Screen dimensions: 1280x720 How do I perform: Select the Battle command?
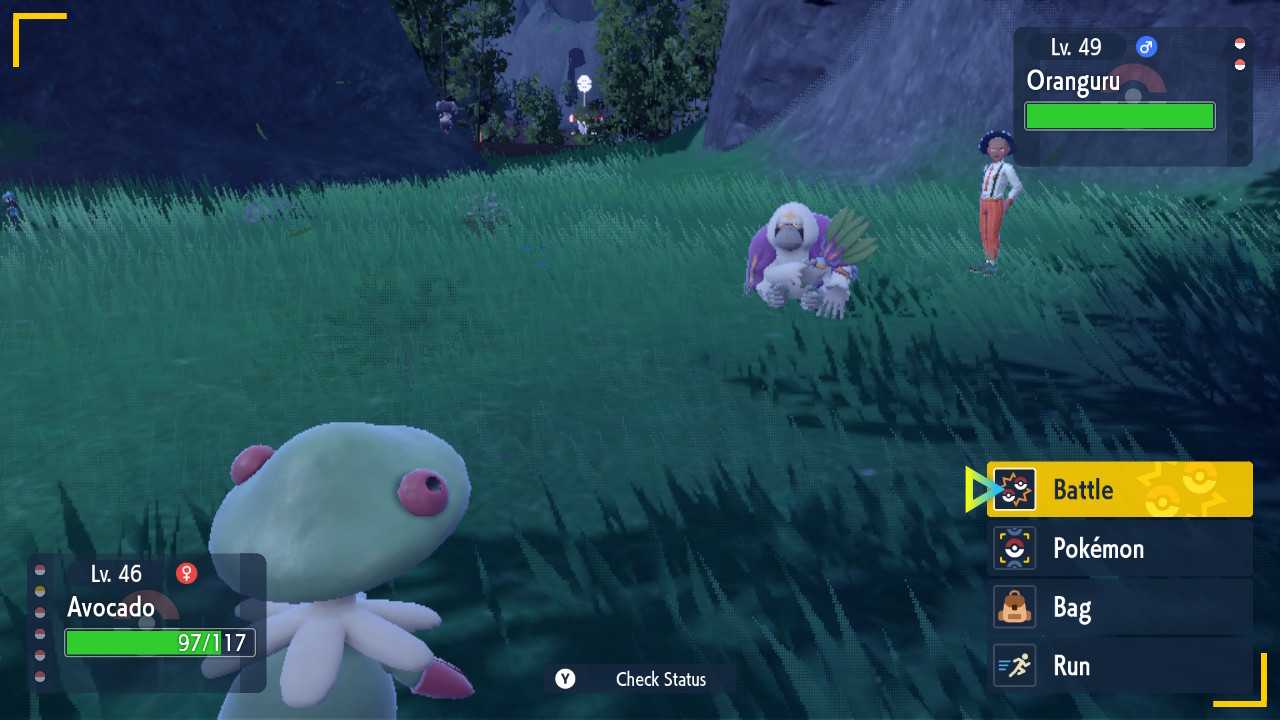point(1119,489)
